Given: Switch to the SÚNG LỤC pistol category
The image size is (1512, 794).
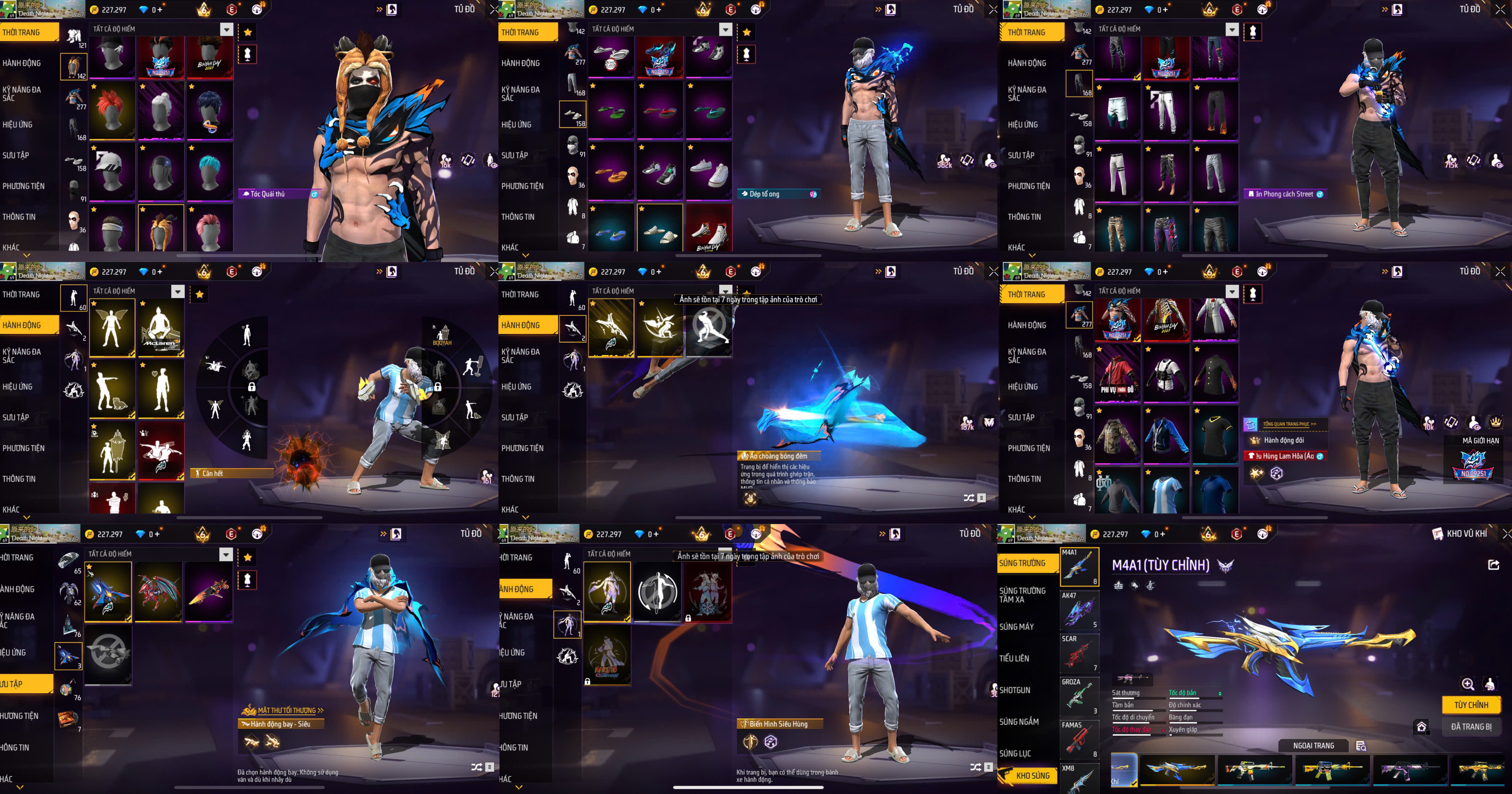Looking at the screenshot, I should [1015, 753].
